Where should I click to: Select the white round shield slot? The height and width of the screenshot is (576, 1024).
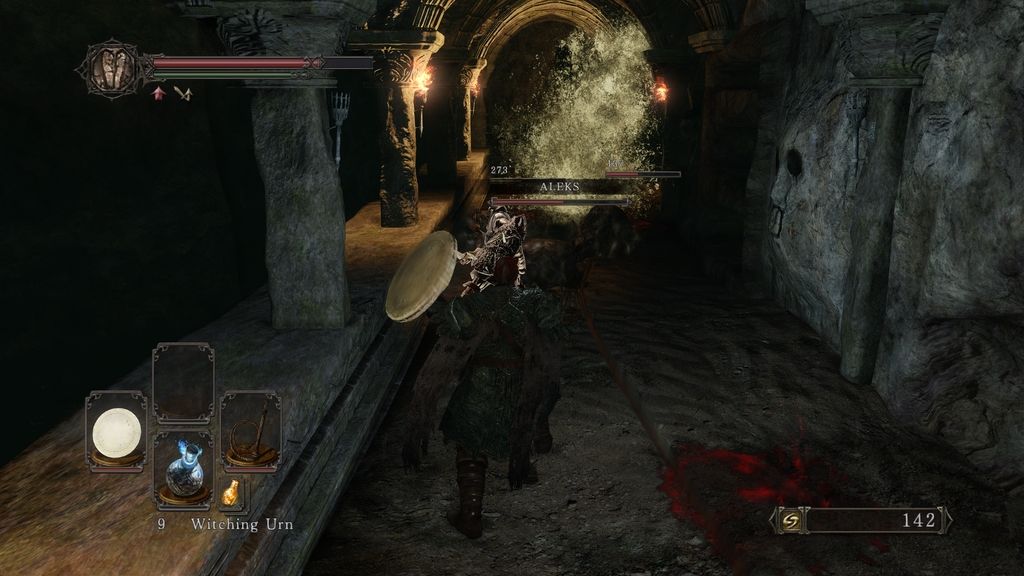tap(116, 431)
